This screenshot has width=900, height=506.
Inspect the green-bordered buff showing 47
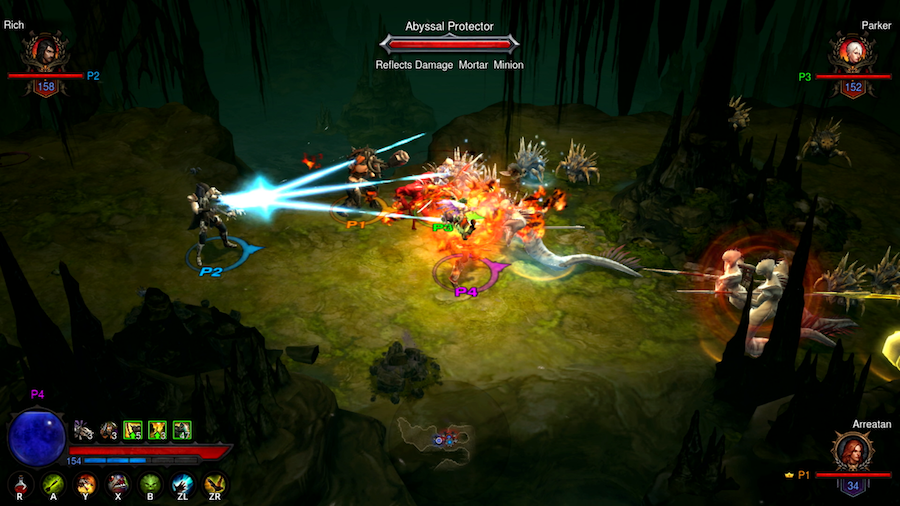point(182,430)
